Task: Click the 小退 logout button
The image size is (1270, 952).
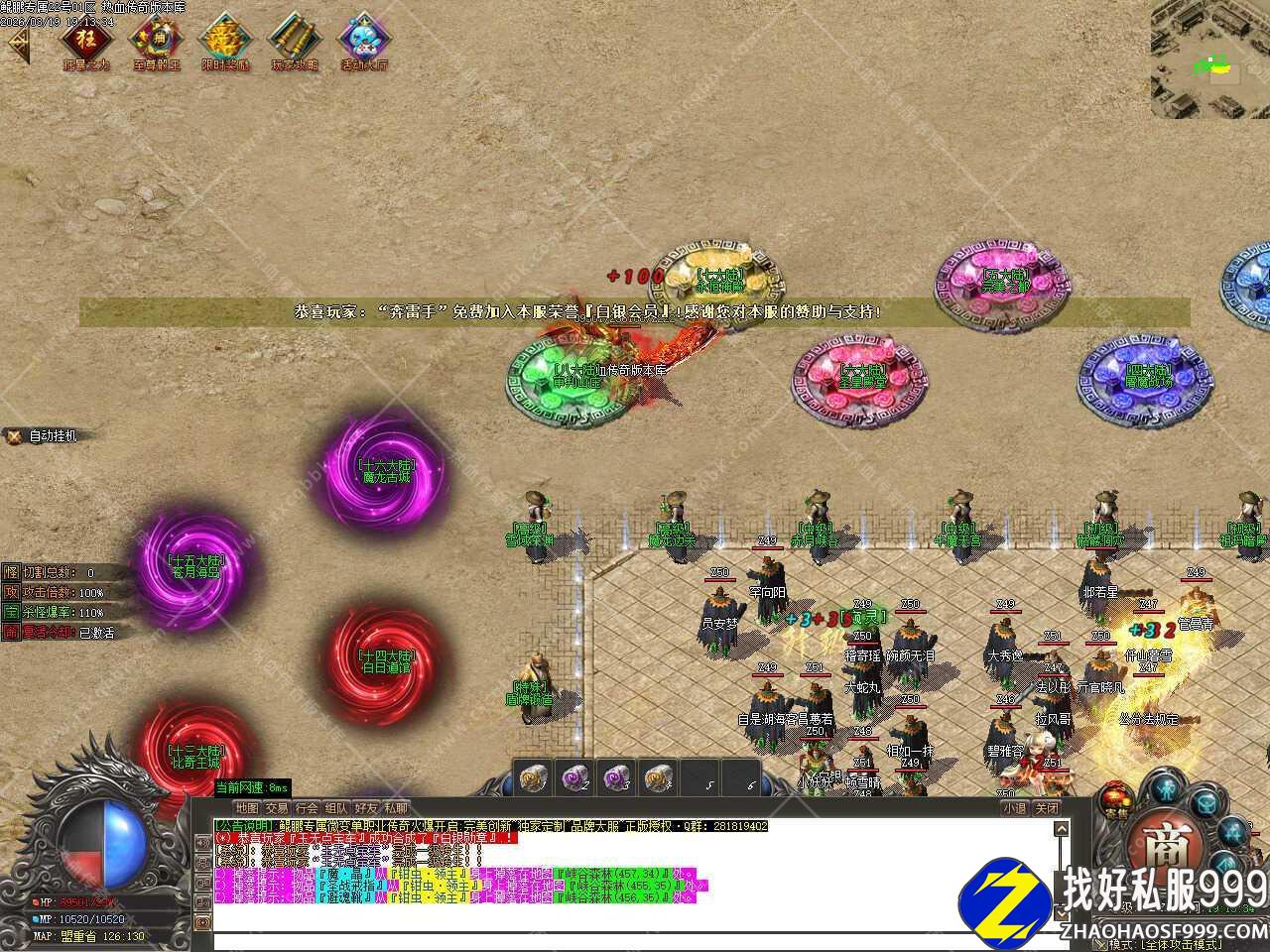Action: pyautogui.click(x=1014, y=808)
